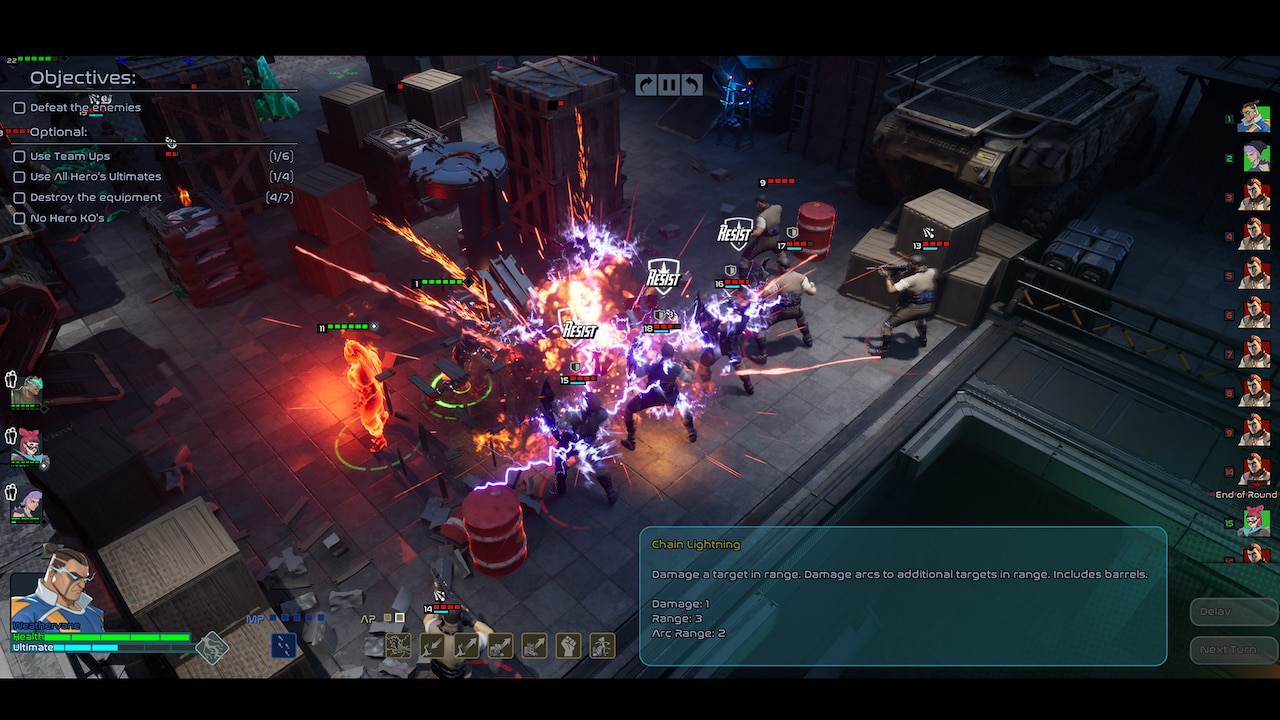The height and width of the screenshot is (720, 1280).
Task: Select the blue footsteps move ability
Action: (284, 646)
